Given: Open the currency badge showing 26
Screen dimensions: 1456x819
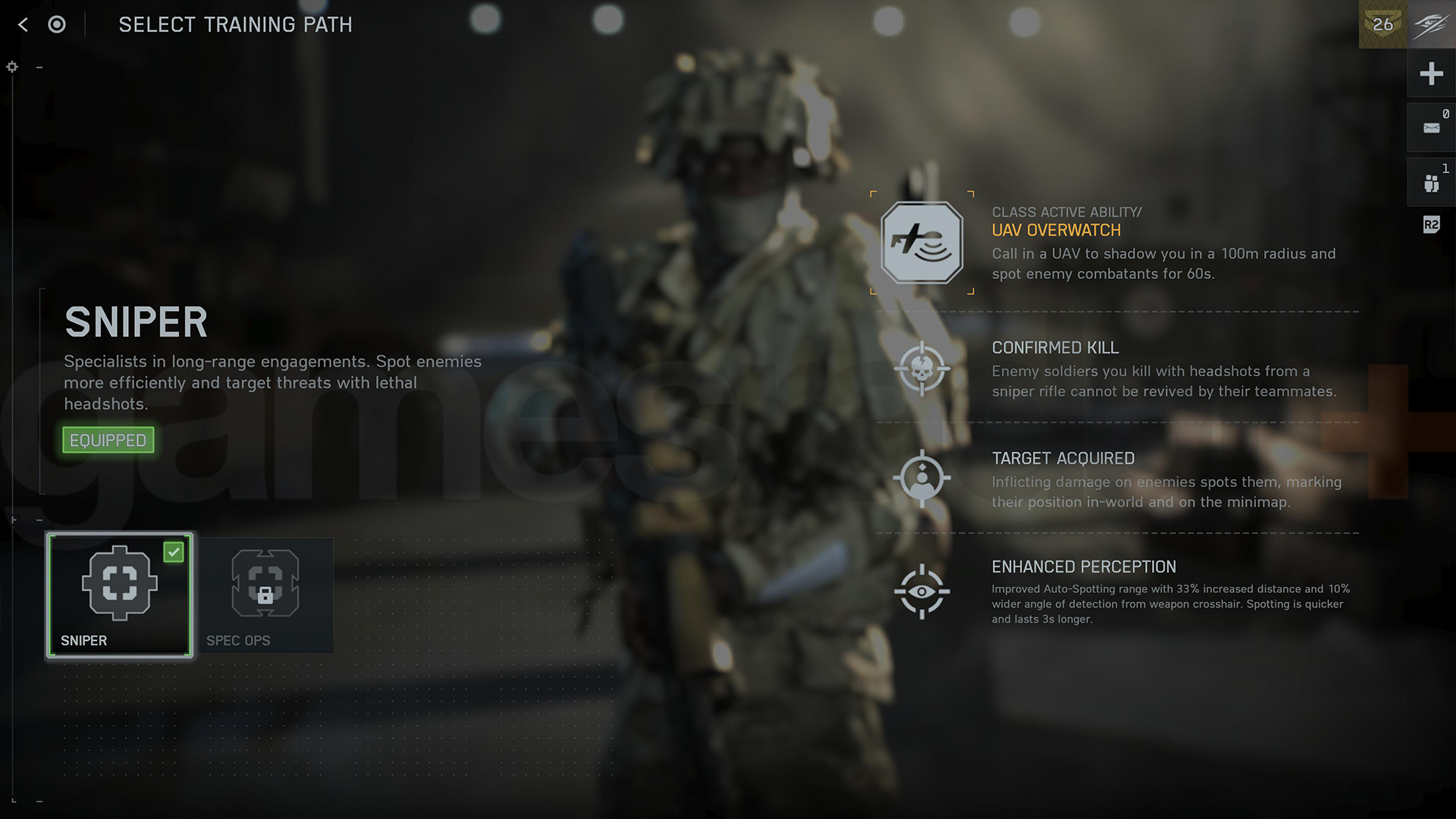Looking at the screenshot, I should coord(1383,24).
